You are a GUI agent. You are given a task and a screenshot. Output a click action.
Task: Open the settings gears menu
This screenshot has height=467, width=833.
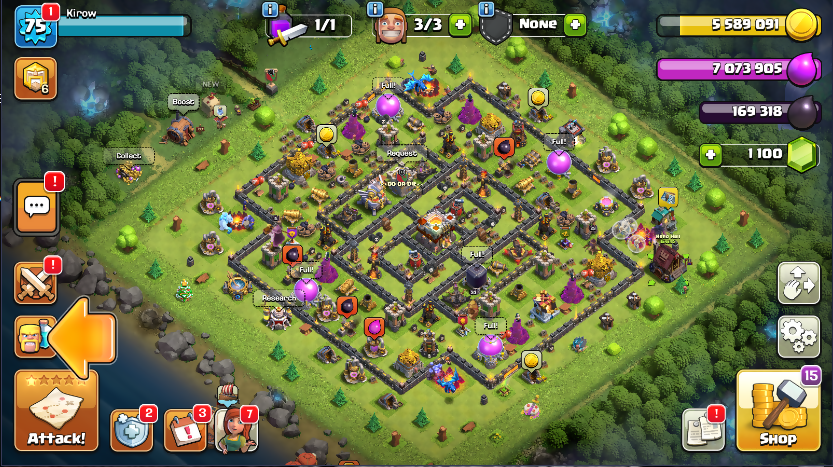tap(798, 334)
